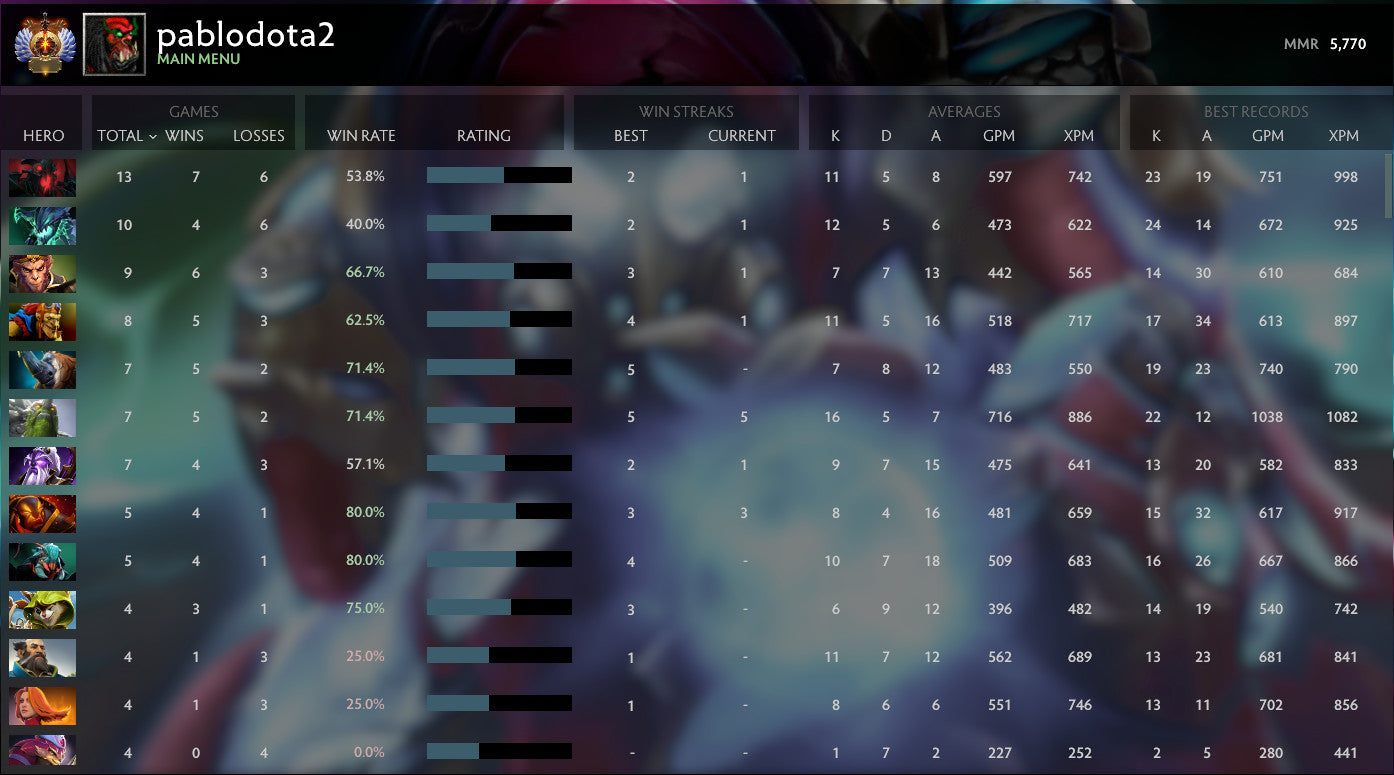Sort by average GPM column
The width and height of the screenshot is (1394, 775).
(x=1000, y=136)
